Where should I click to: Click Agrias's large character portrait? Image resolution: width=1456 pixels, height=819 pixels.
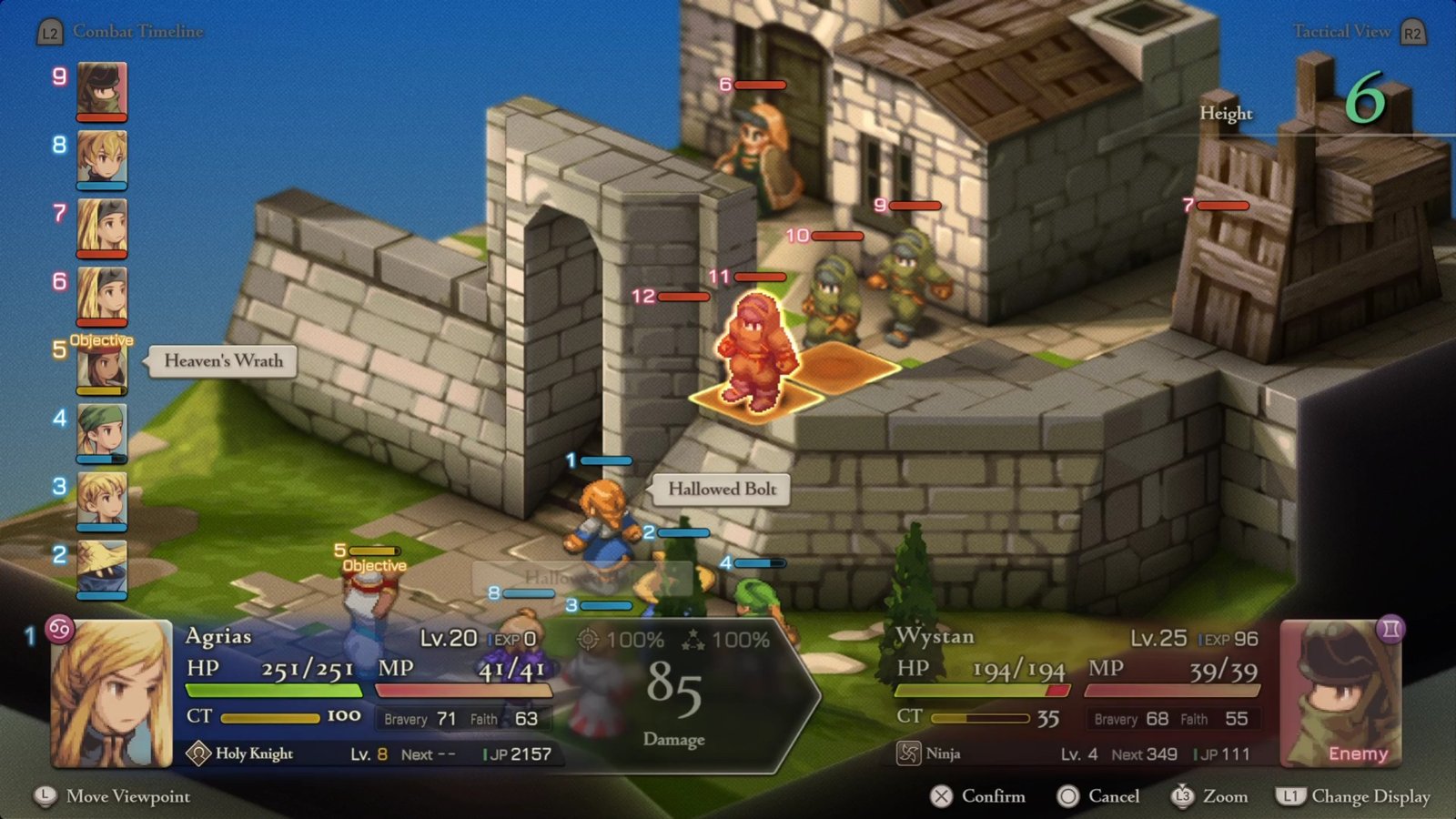click(x=112, y=693)
